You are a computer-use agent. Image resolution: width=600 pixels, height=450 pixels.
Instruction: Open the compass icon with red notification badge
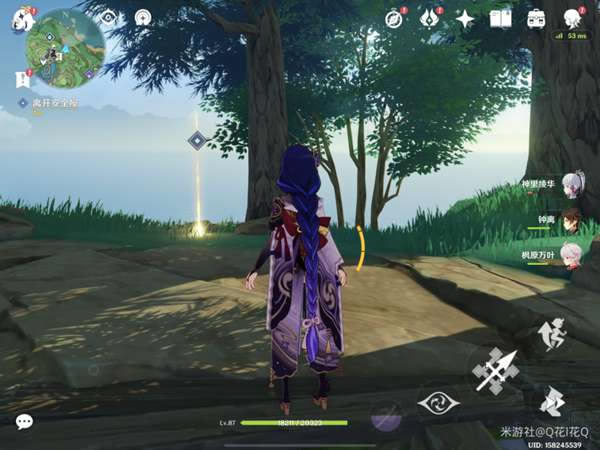(394, 18)
